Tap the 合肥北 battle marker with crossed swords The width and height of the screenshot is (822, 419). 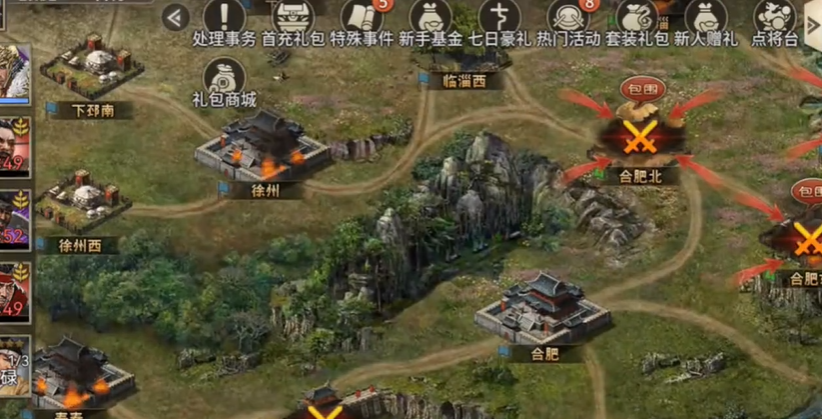point(637,140)
